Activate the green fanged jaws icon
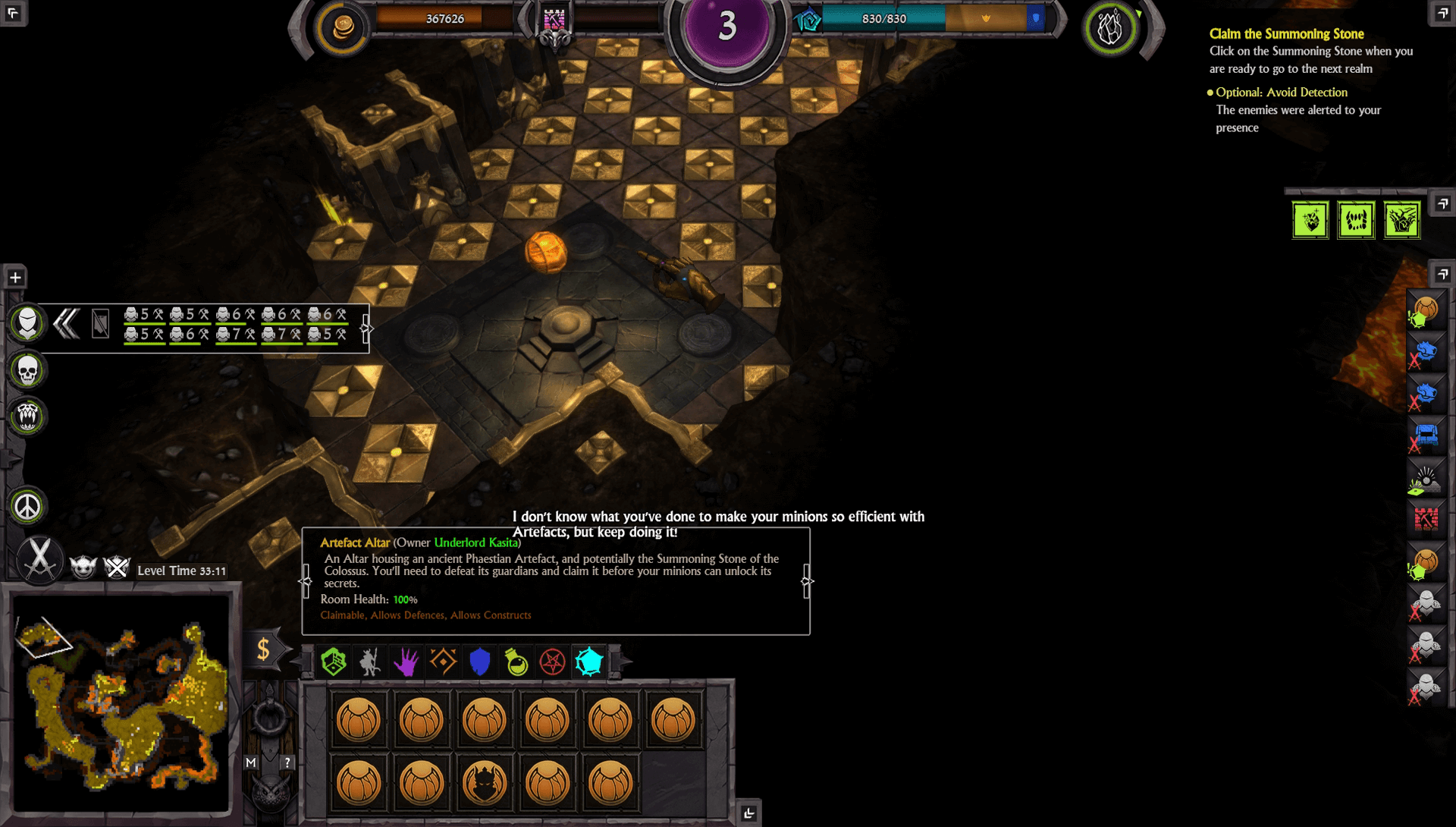The image size is (1456, 827). (x=1356, y=221)
